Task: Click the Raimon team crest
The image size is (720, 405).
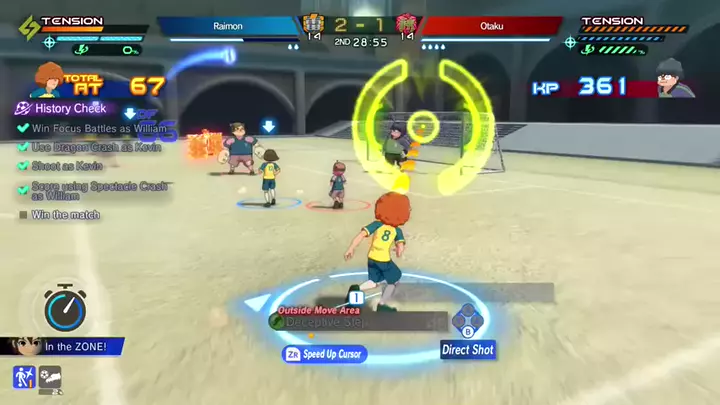Action: click(x=313, y=23)
